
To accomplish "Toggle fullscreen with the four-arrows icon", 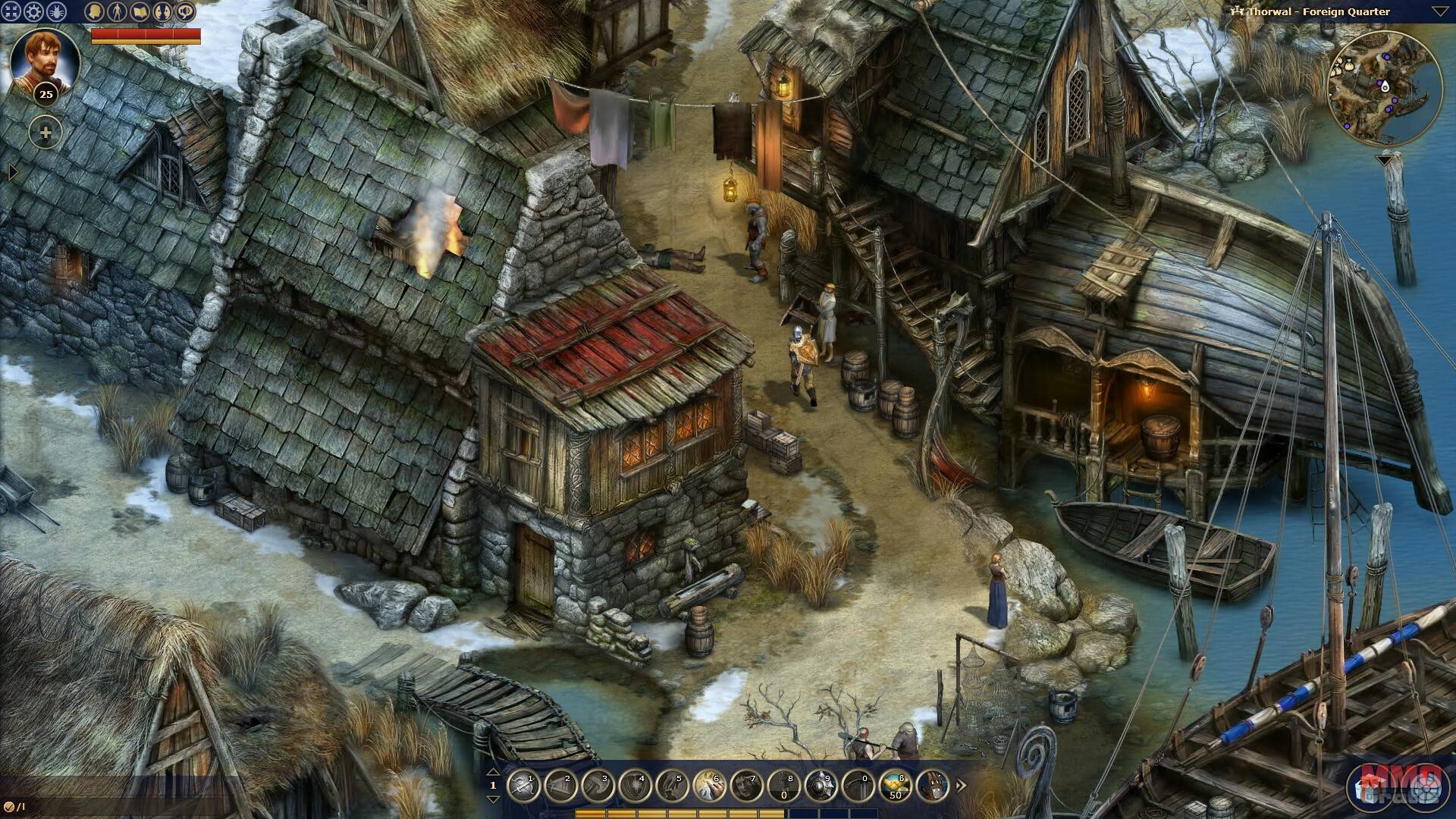I will [11, 11].
